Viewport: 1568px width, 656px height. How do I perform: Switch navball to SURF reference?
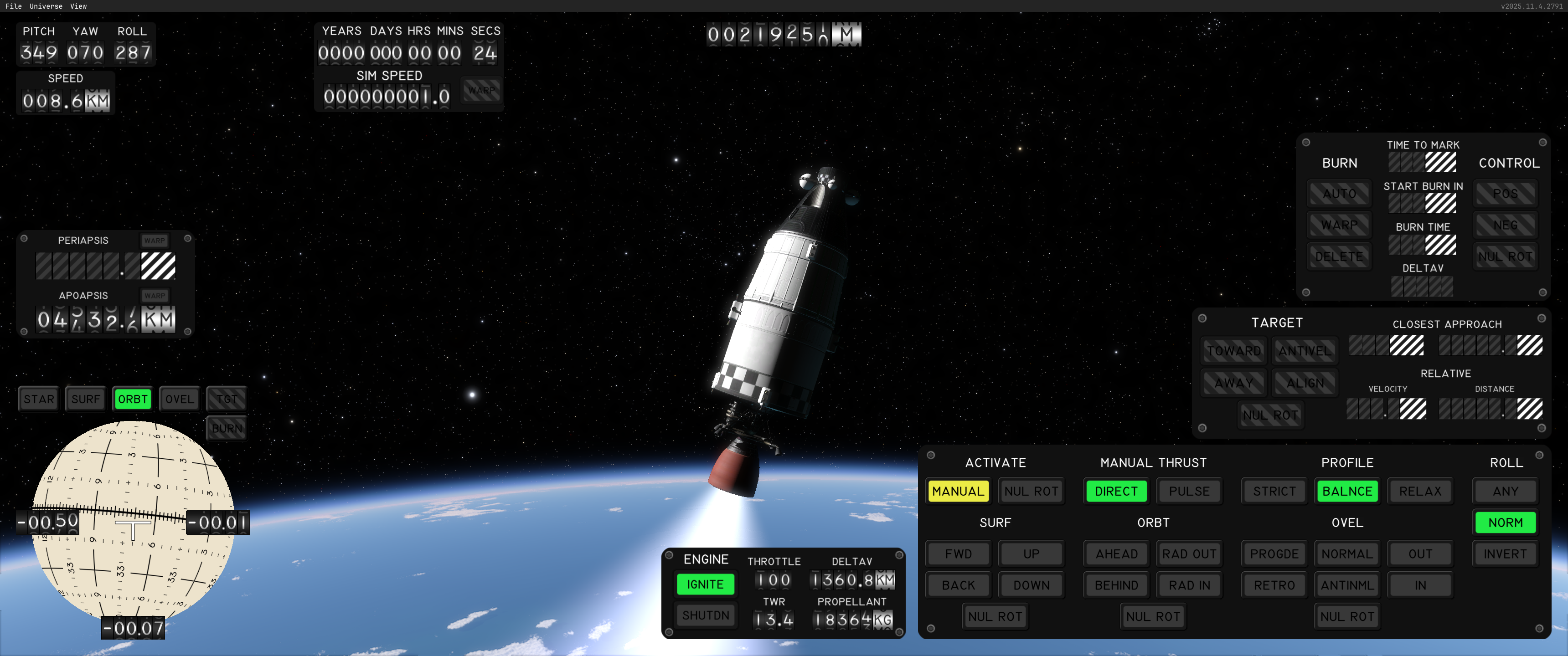click(85, 399)
